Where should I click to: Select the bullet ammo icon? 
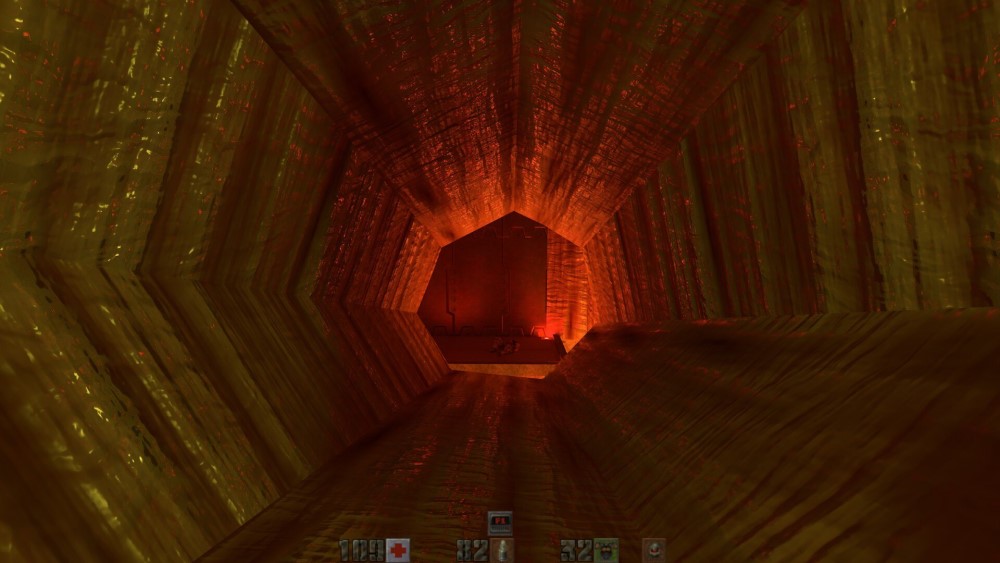(x=500, y=550)
